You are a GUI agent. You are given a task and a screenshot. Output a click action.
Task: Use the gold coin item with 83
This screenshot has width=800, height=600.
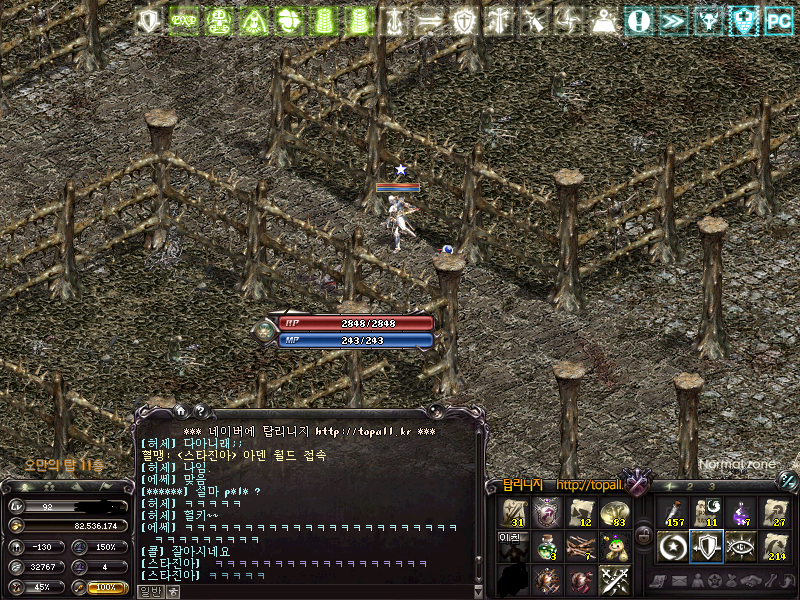pos(615,513)
